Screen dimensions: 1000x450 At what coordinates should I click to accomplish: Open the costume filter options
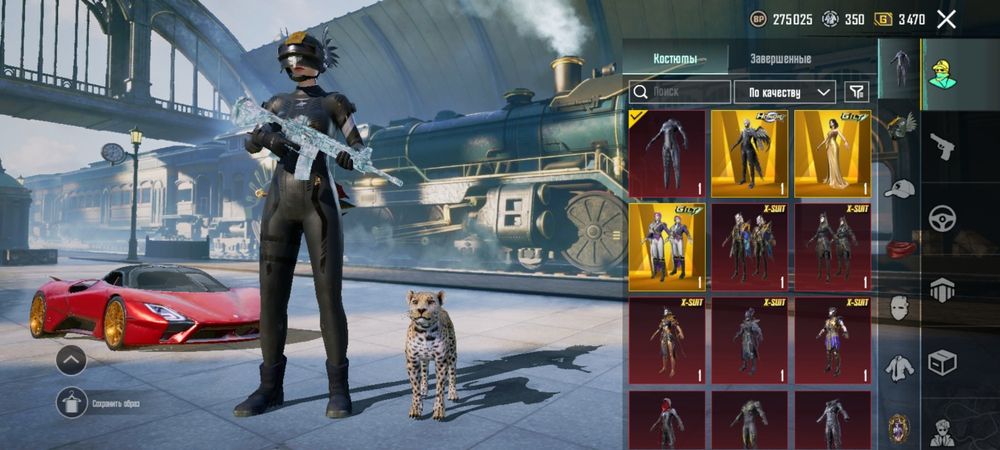tap(856, 92)
